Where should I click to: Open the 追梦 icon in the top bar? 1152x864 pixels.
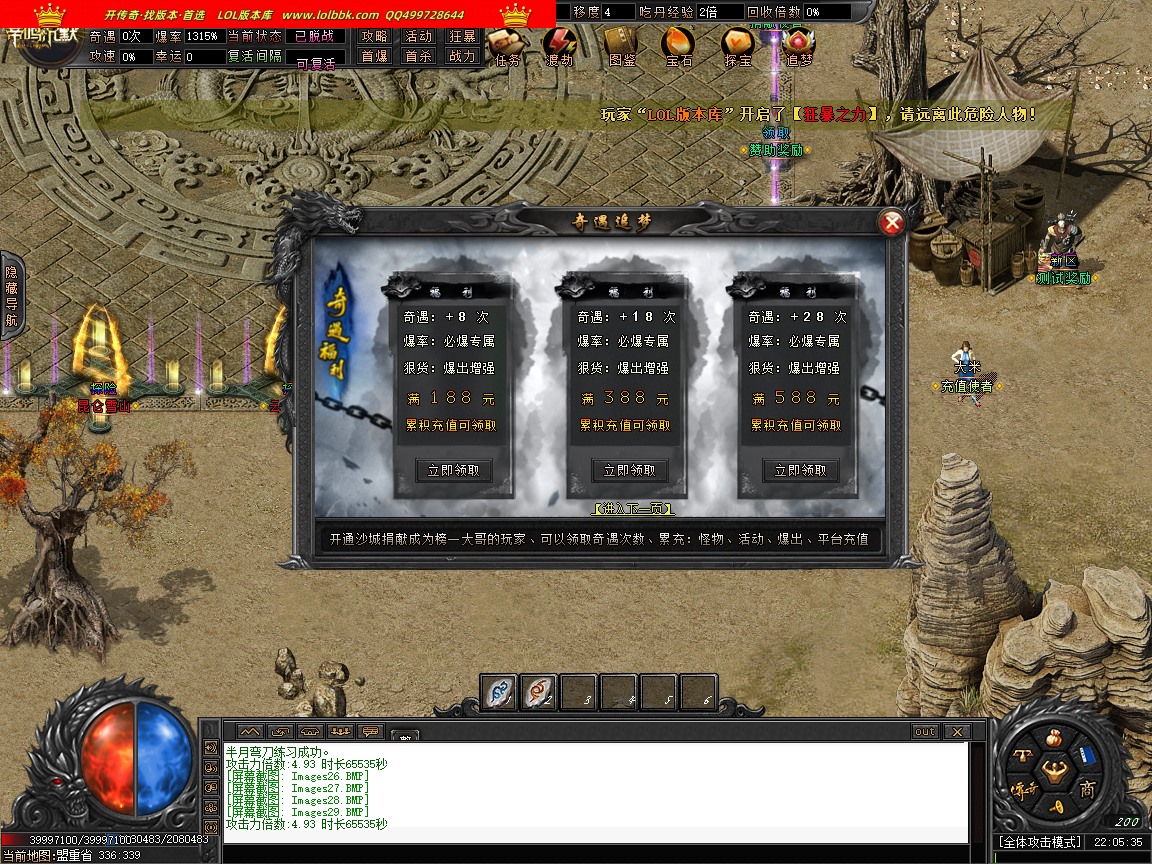pyautogui.click(x=798, y=45)
